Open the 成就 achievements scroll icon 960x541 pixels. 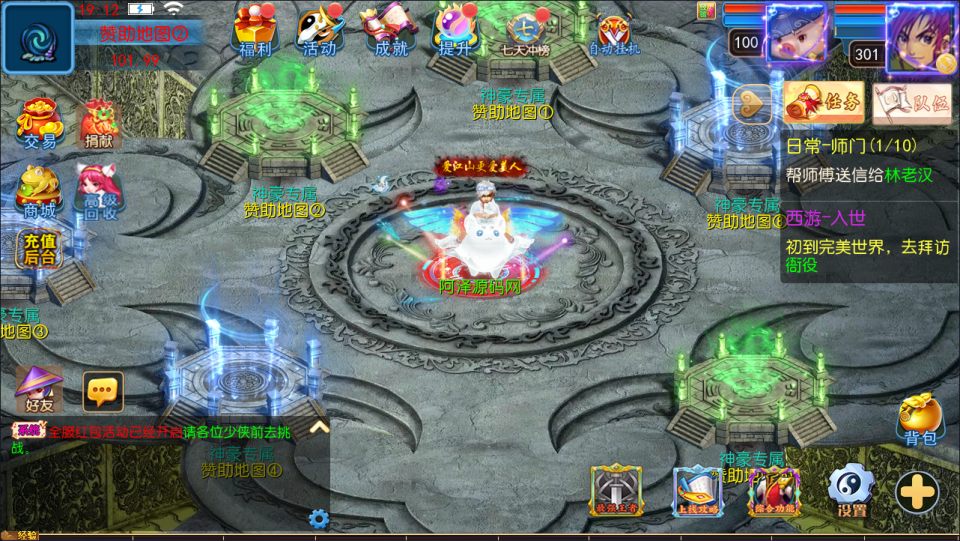388,30
